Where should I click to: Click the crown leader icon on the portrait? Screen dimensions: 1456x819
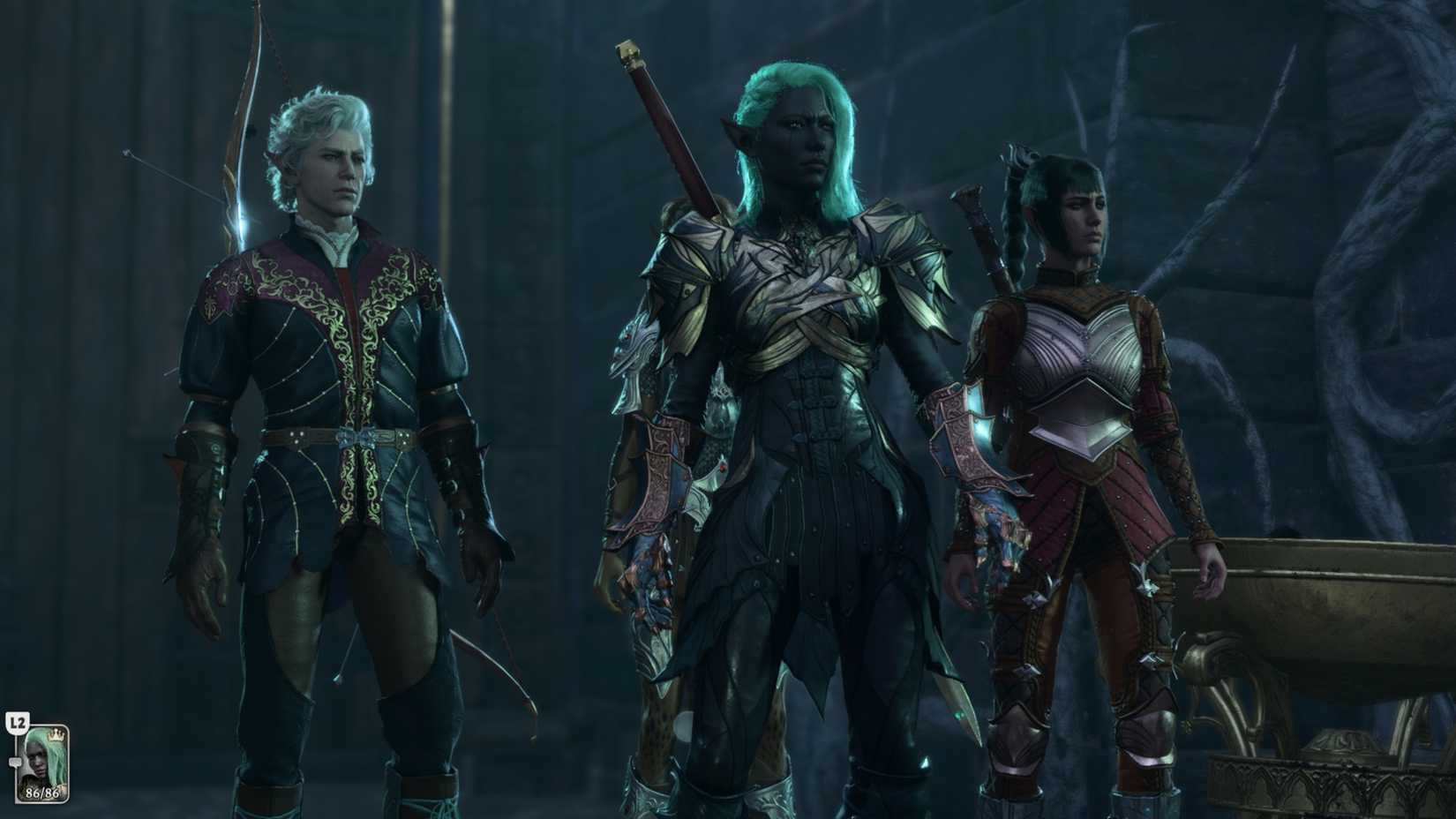click(x=56, y=735)
